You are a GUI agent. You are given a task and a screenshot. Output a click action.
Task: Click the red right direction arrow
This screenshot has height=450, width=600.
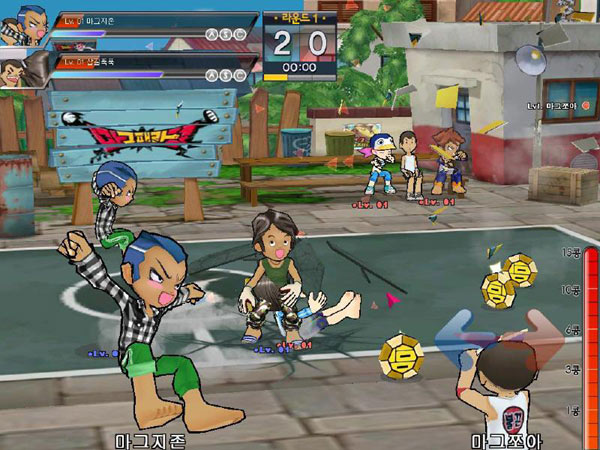544,331
